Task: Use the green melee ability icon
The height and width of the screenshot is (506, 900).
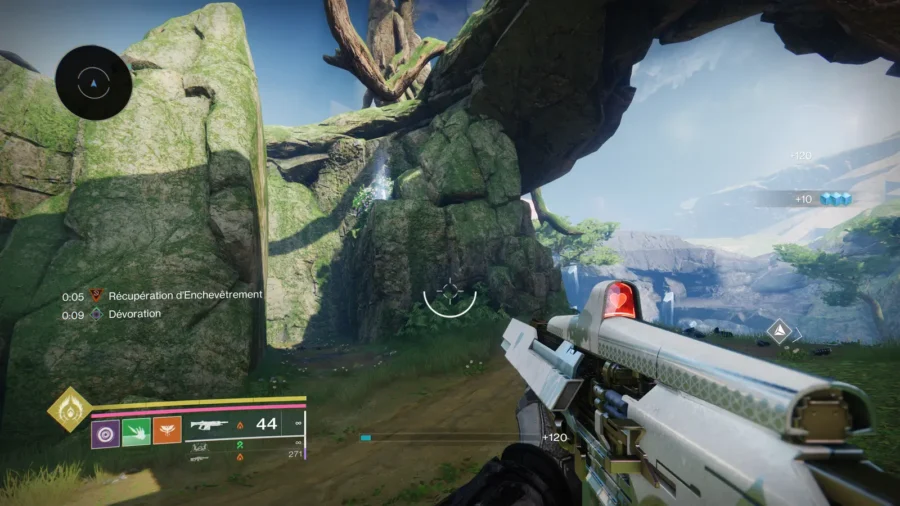Action: pyautogui.click(x=136, y=432)
